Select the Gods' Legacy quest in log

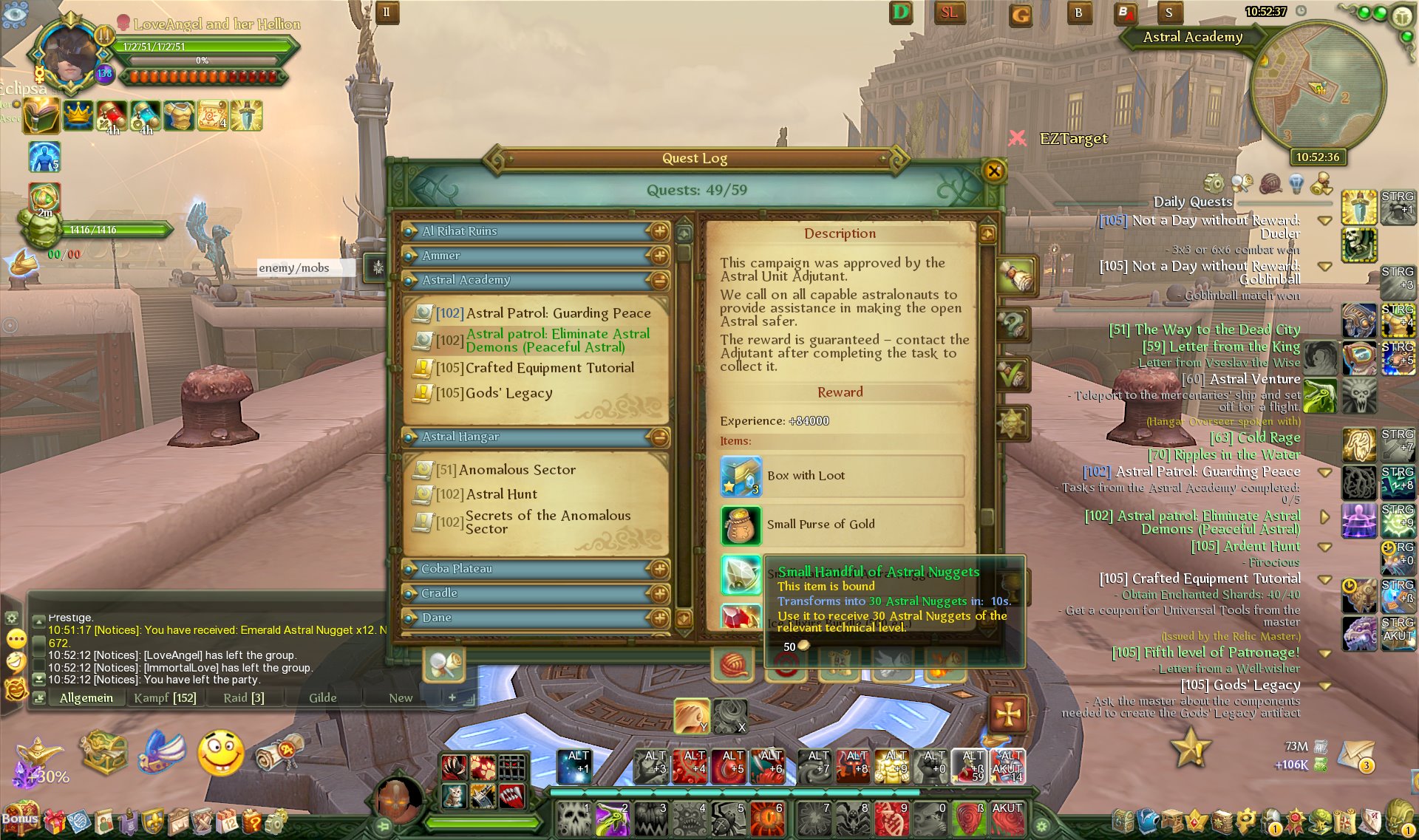[508, 393]
